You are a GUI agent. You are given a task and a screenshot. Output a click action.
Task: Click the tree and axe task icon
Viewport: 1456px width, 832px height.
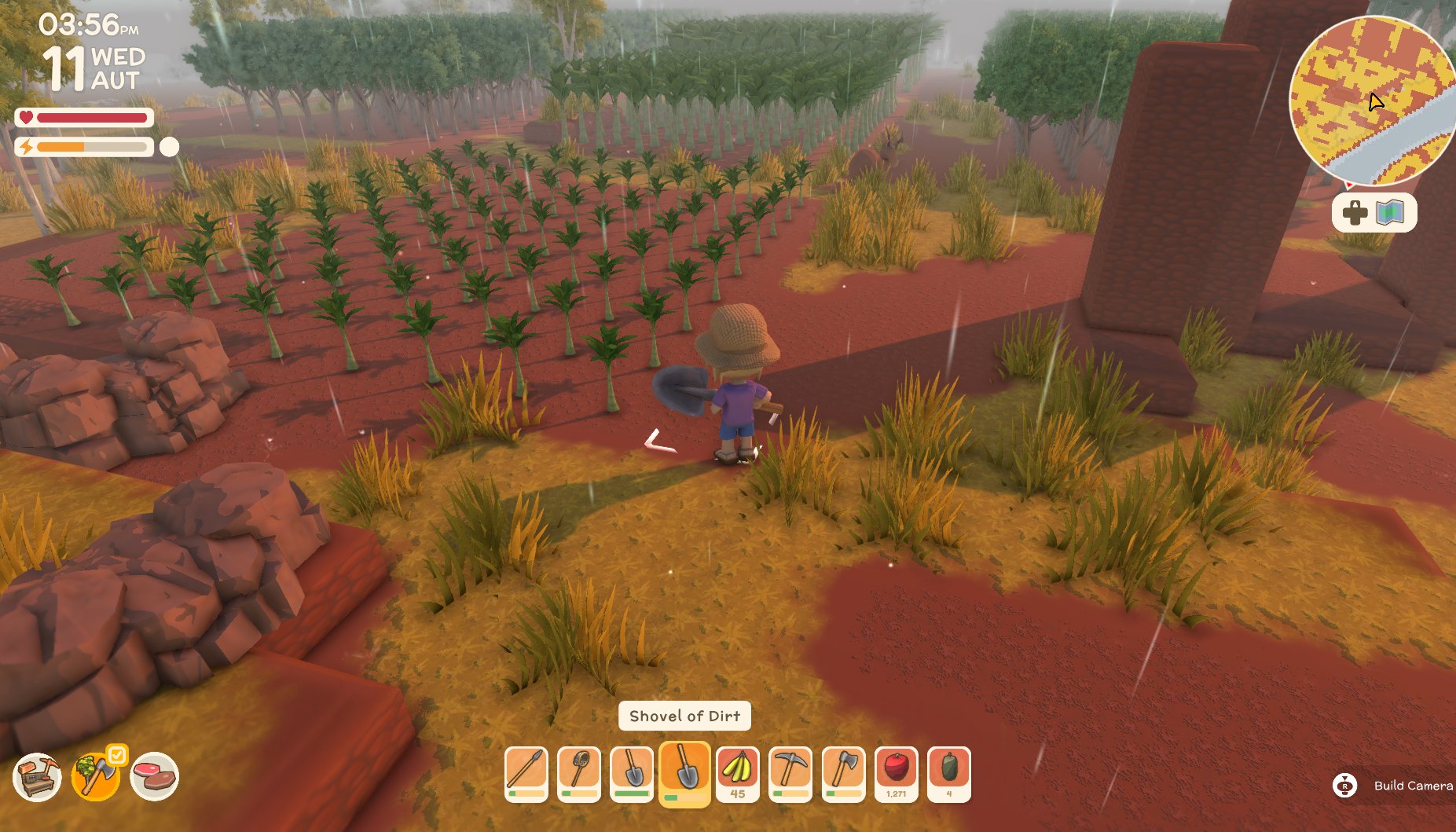click(95, 777)
